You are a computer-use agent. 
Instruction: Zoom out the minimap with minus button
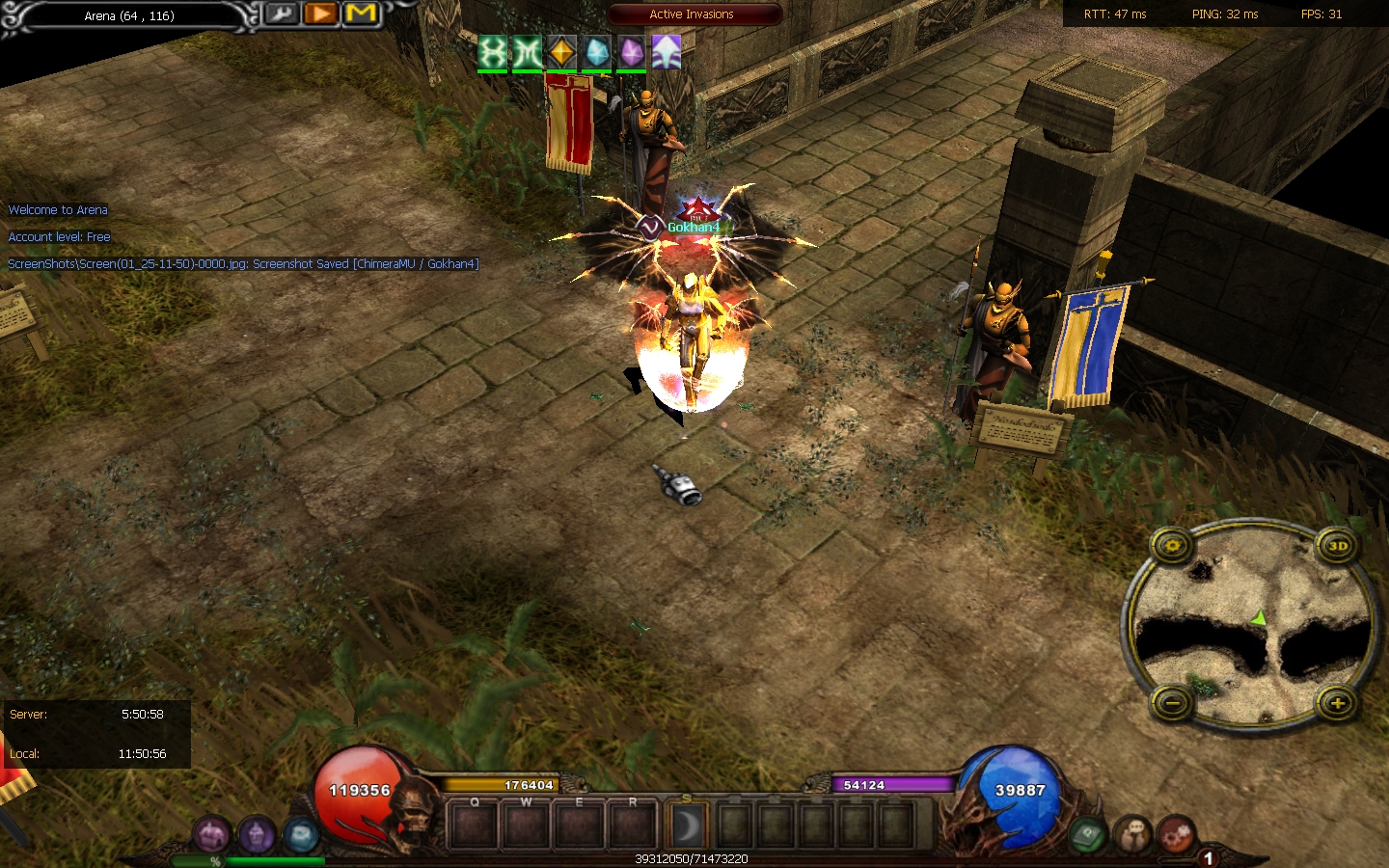(x=1173, y=703)
